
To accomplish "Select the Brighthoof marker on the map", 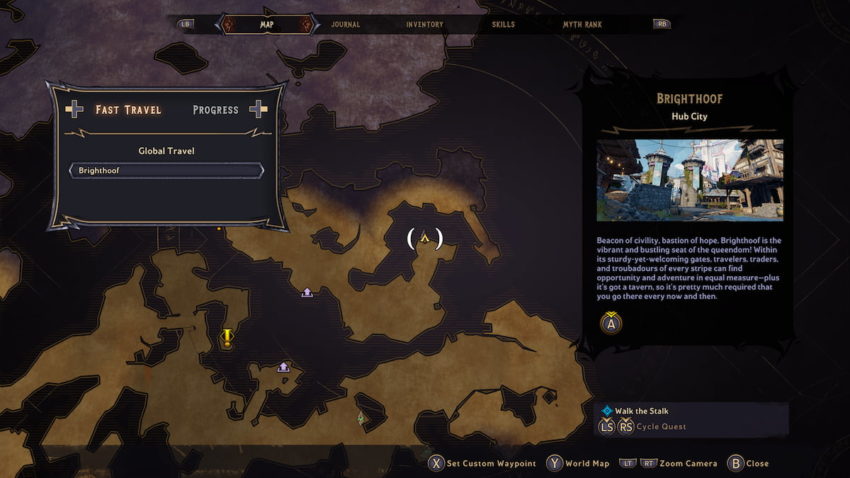I will click(425, 238).
